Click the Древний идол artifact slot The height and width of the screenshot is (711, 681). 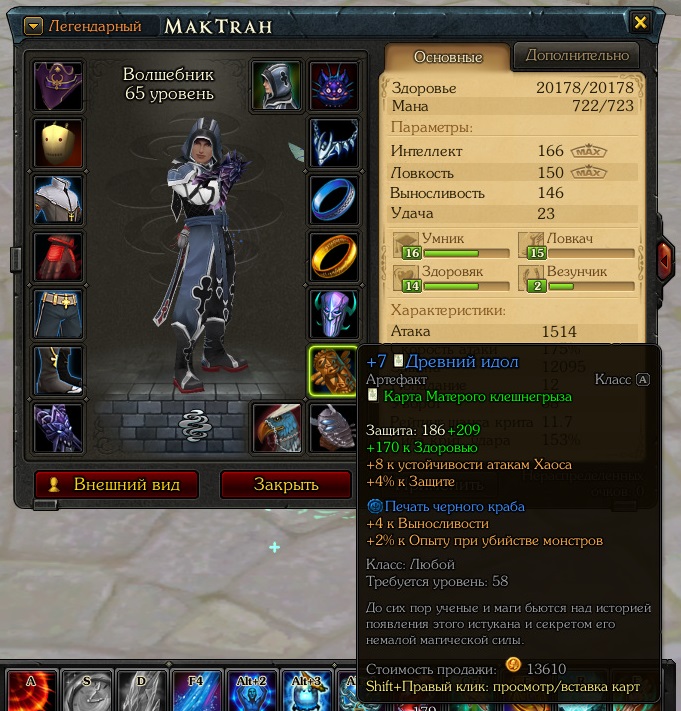tap(334, 371)
